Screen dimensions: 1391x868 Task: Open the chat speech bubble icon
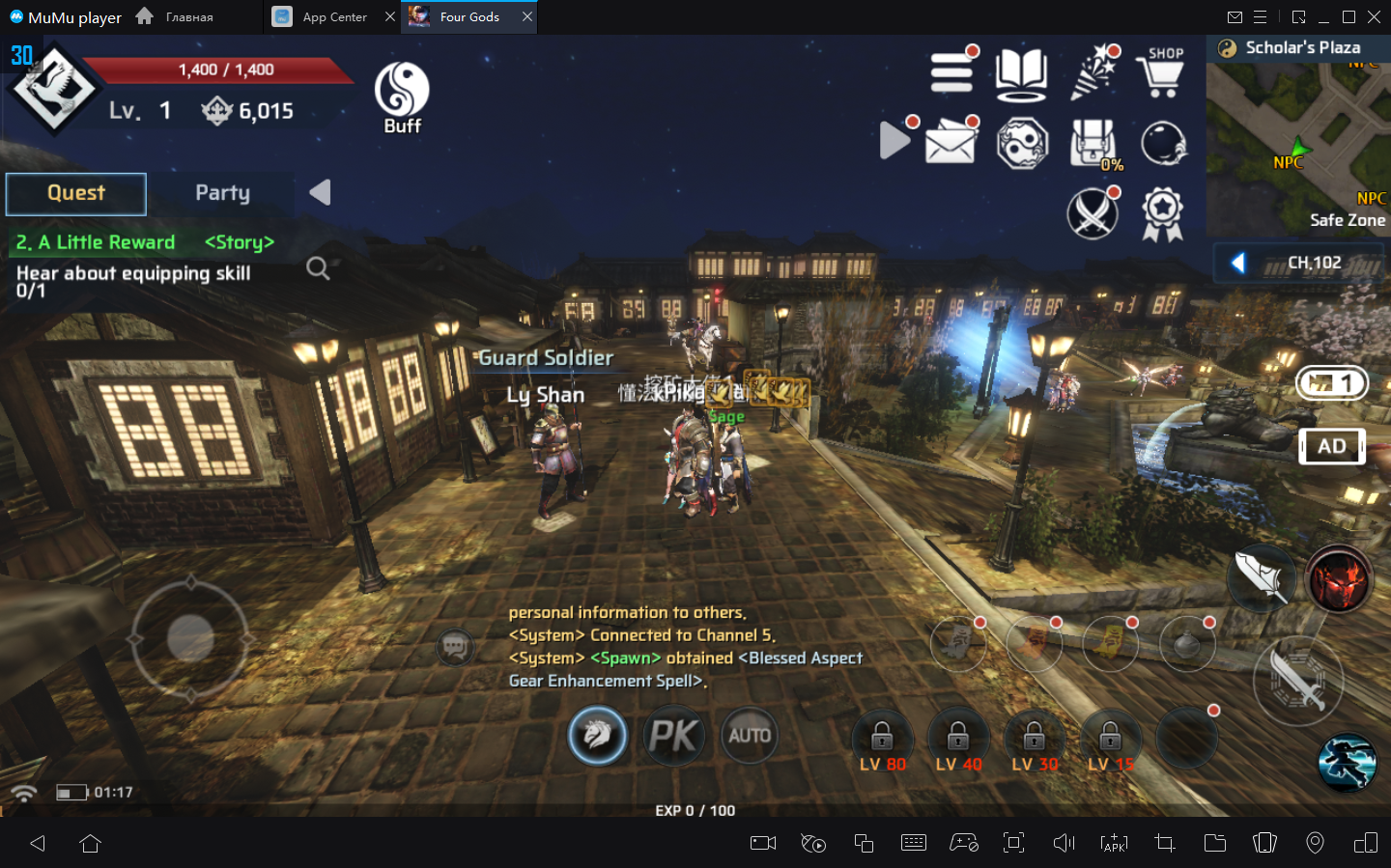[x=455, y=647]
